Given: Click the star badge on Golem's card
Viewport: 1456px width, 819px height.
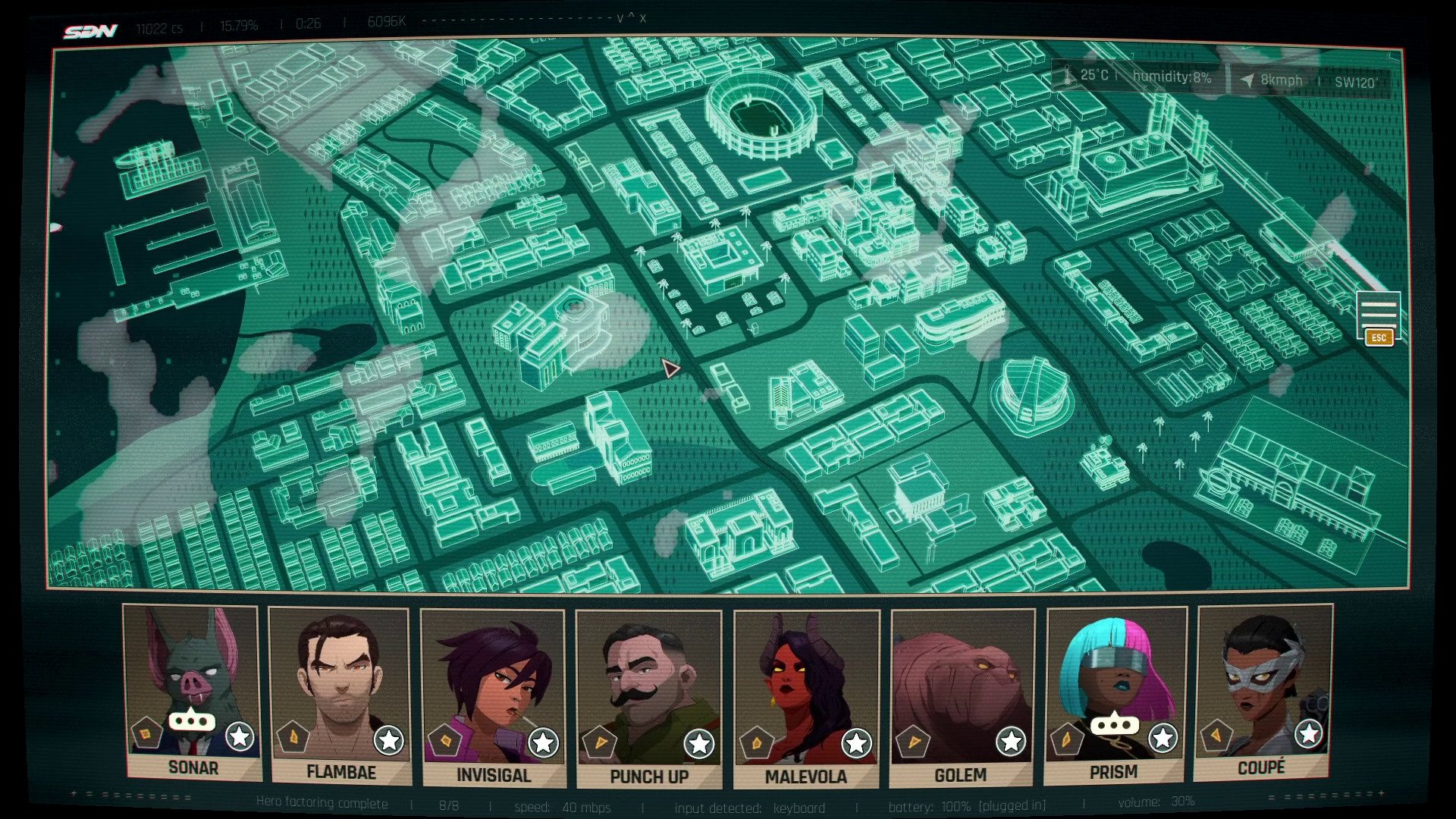Looking at the screenshot, I should [x=1011, y=741].
